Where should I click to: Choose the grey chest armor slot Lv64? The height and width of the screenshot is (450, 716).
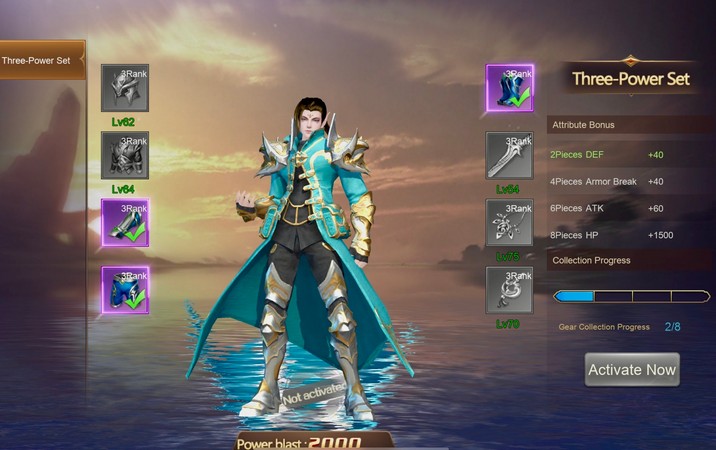click(125, 155)
